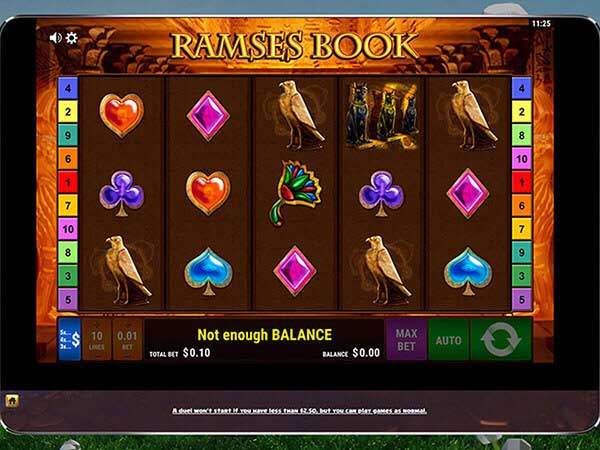Toggle the sound speaker icon
Screen dimensions: 600x450
(55, 38)
